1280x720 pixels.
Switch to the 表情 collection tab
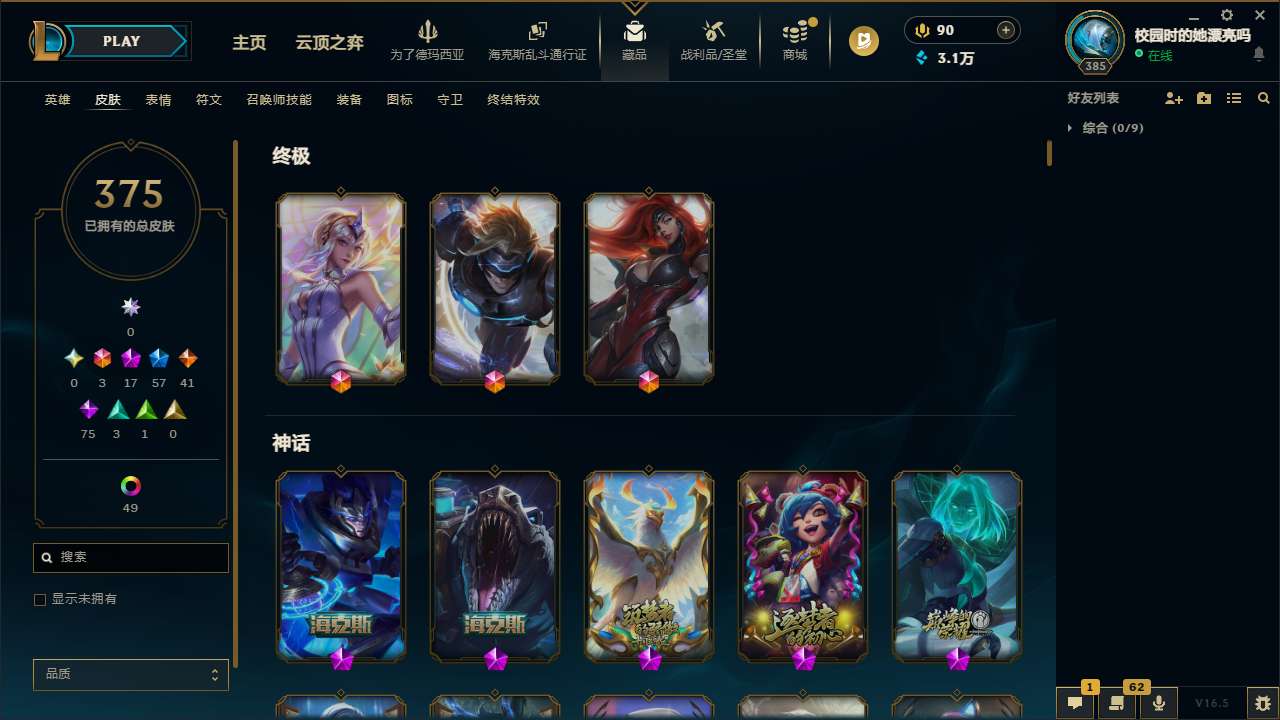(158, 100)
